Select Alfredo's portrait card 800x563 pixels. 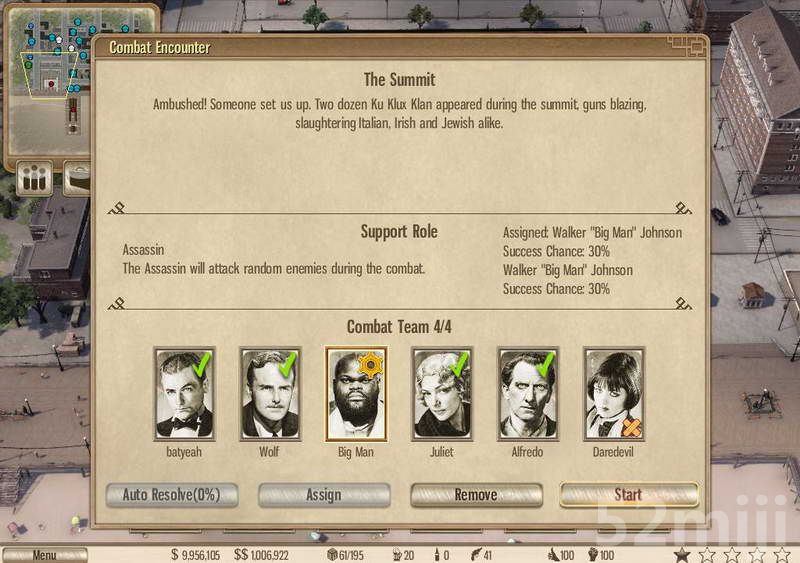[x=528, y=394]
